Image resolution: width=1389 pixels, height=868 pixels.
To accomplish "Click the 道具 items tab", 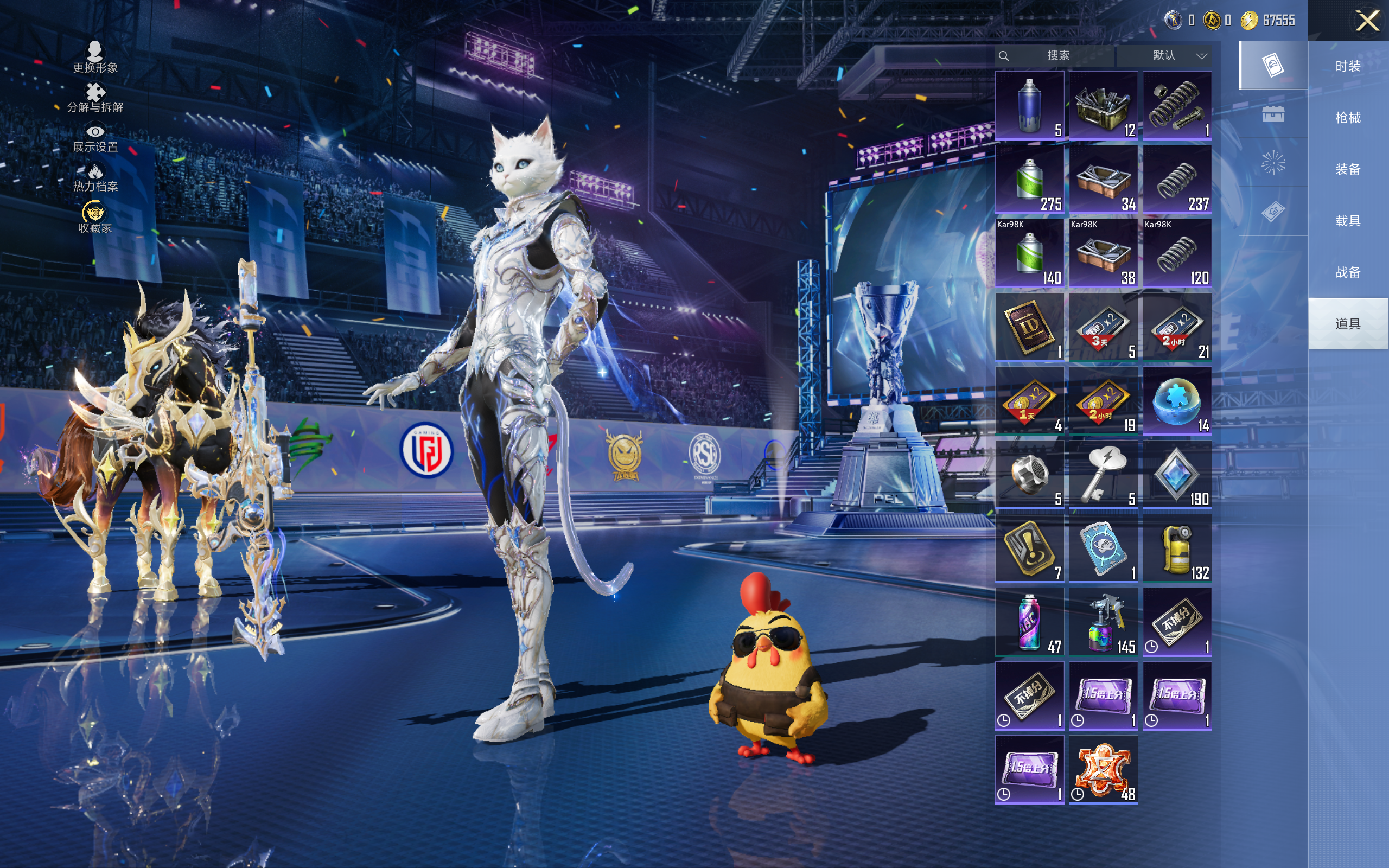I will [x=1348, y=324].
